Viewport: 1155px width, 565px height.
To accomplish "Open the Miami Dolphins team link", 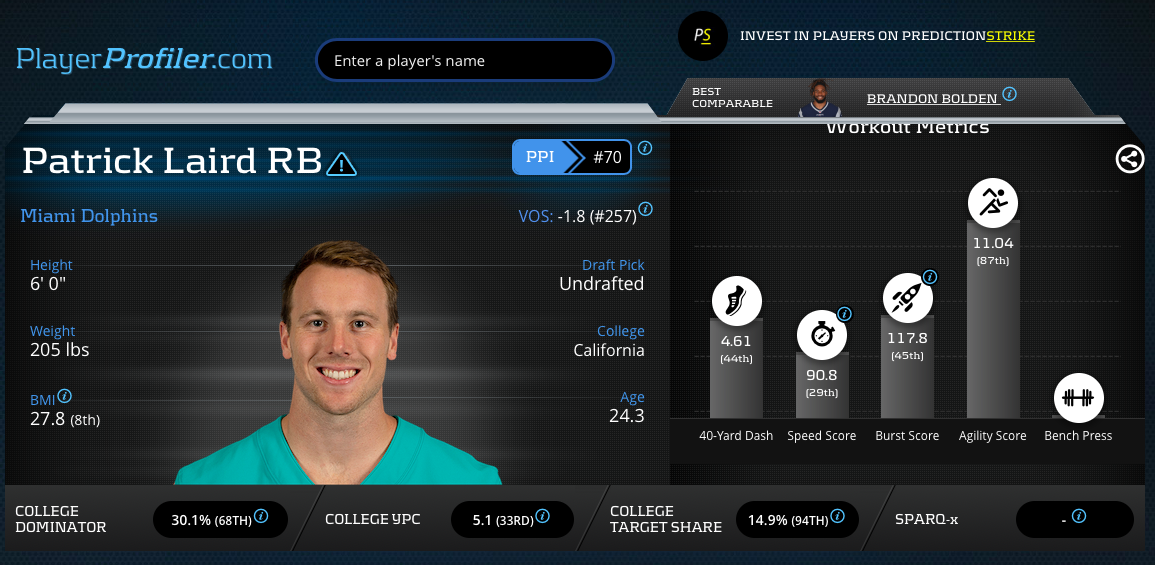I will 89,216.
